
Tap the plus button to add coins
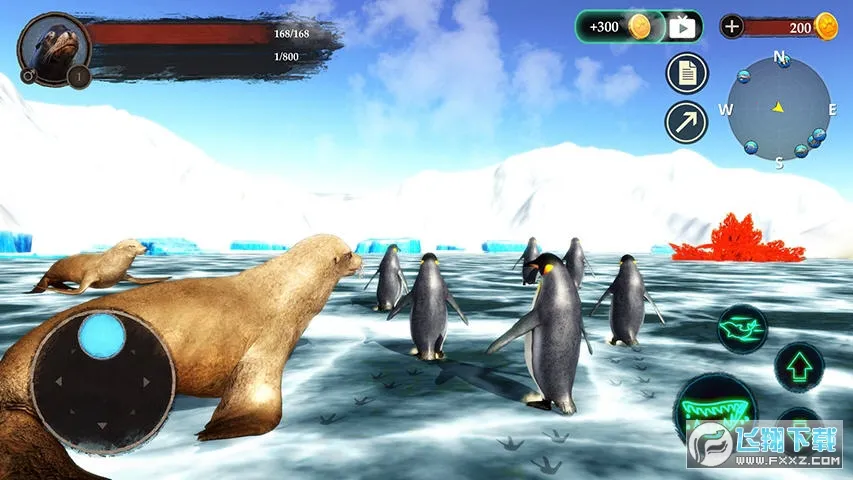pos(732,27)
